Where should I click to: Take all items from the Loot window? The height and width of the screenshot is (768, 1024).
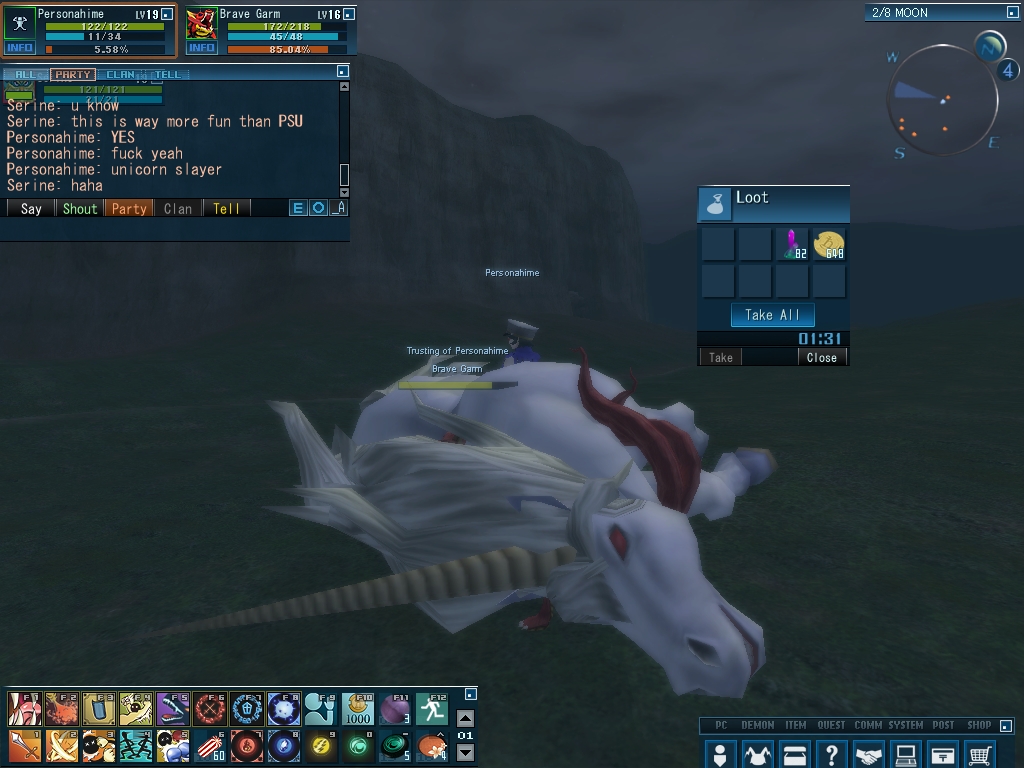coord(772,315)
